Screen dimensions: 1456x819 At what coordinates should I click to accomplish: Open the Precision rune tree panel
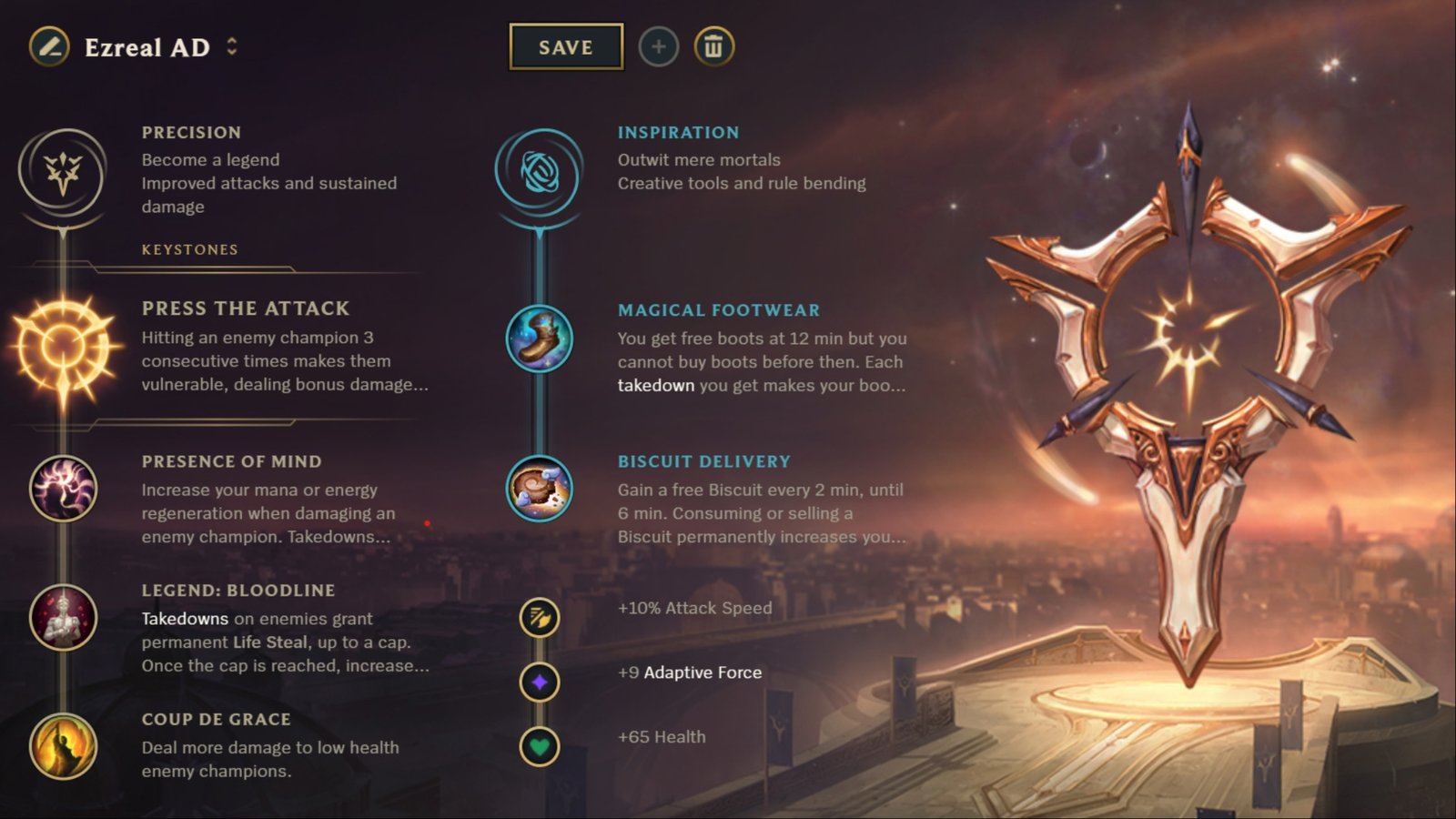pyautogui.click(x=62, y=175)
